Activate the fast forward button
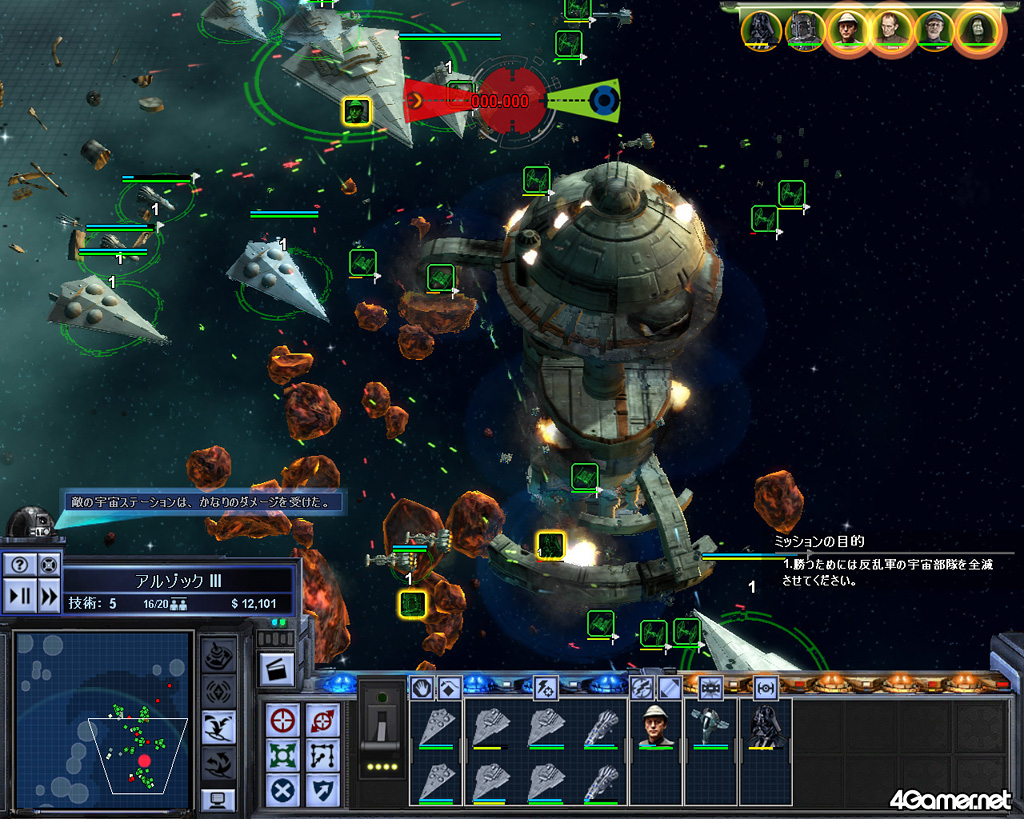The width and height of the screenshot is (1024, 819). (48, 597)
